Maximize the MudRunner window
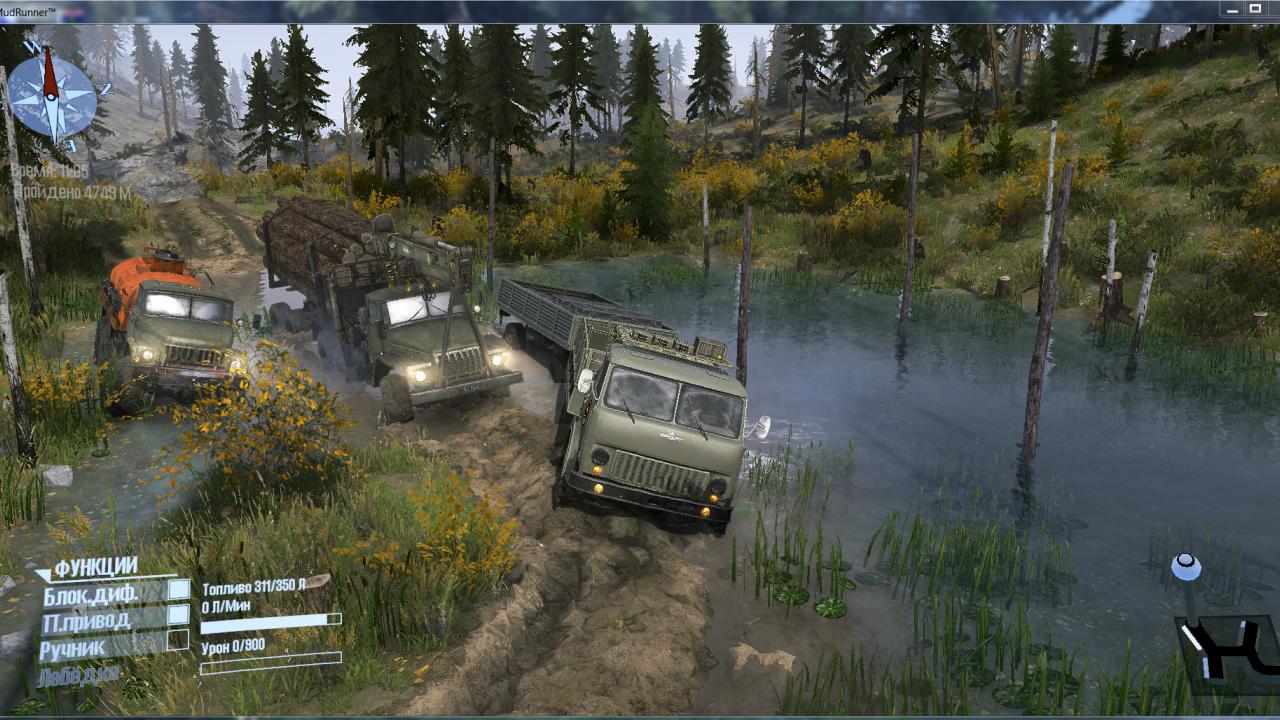 click(1255, 9)
